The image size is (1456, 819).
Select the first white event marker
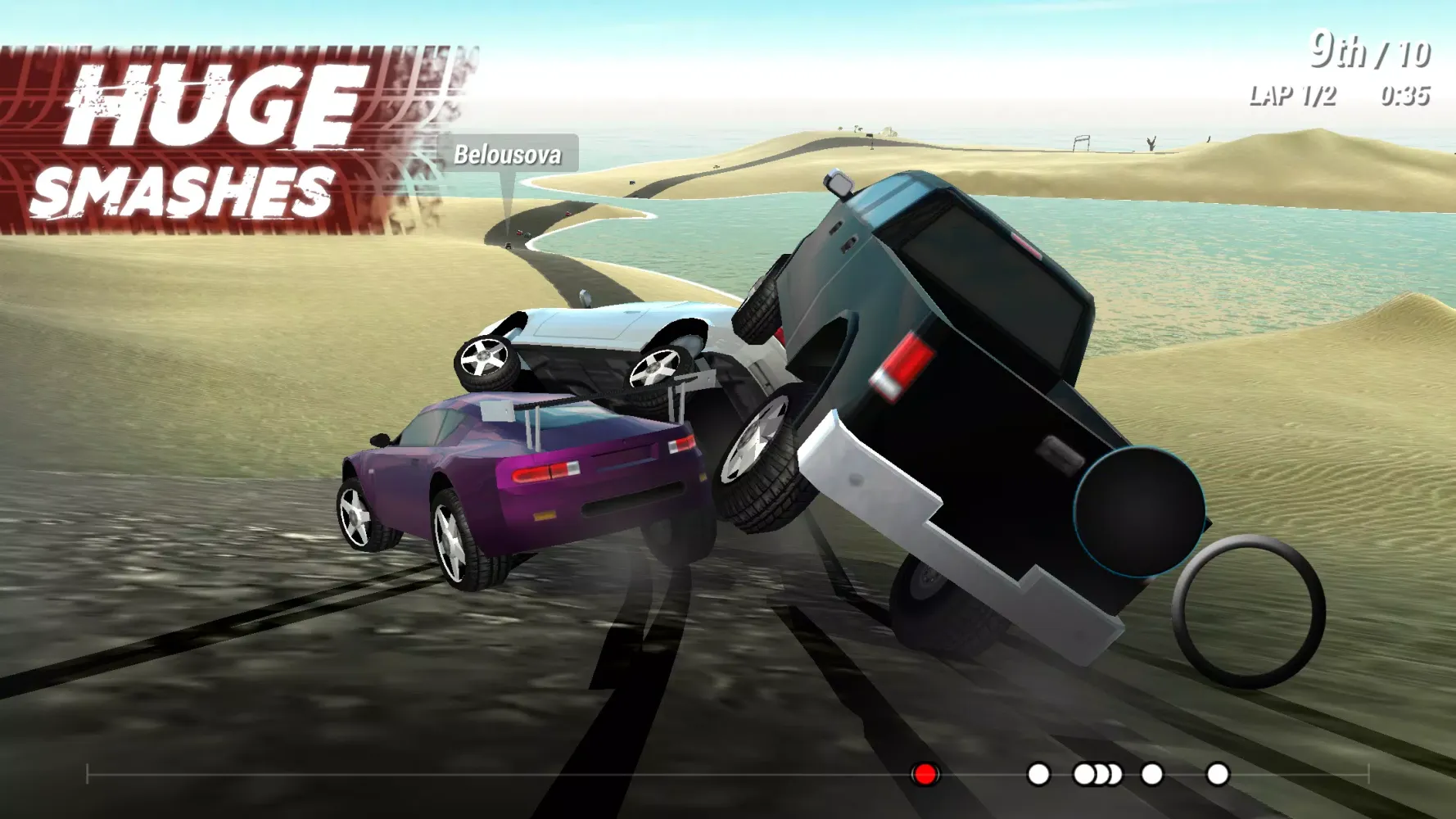pos(1040,773)
